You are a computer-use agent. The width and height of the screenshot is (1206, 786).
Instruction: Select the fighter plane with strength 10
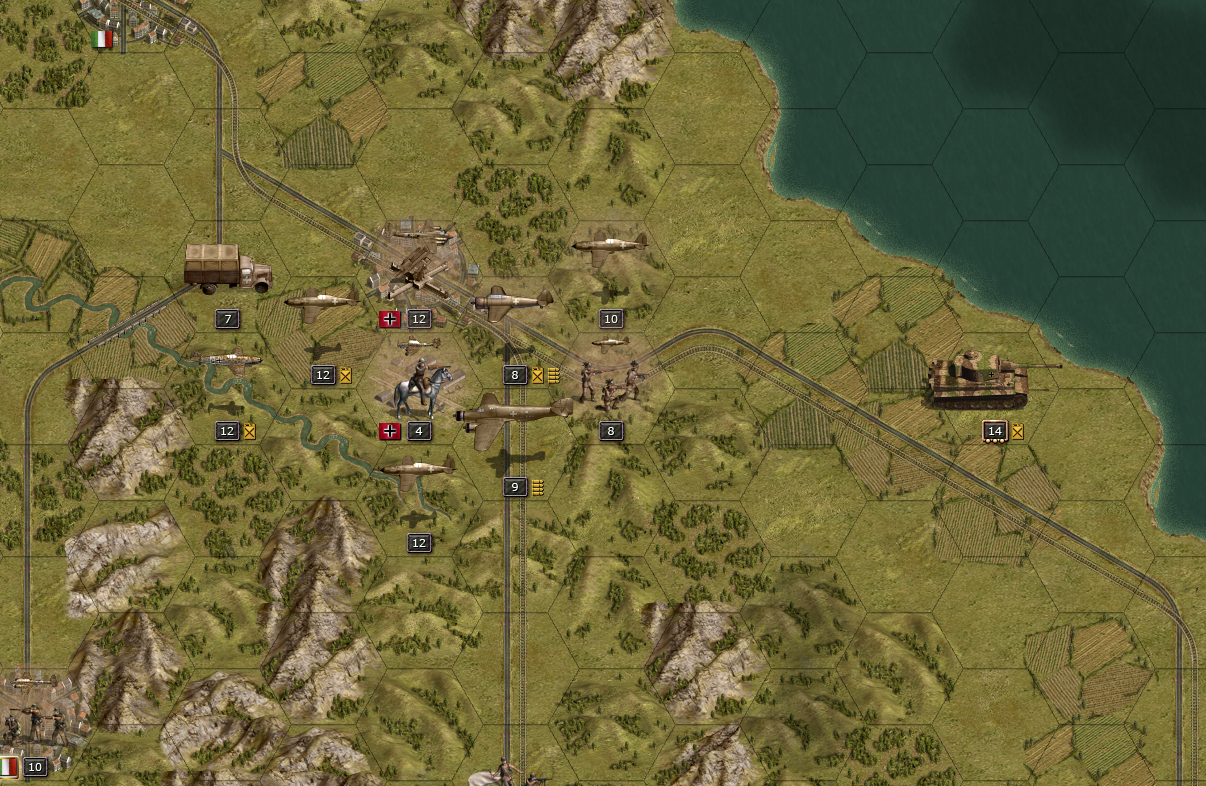tap(610, 246)
